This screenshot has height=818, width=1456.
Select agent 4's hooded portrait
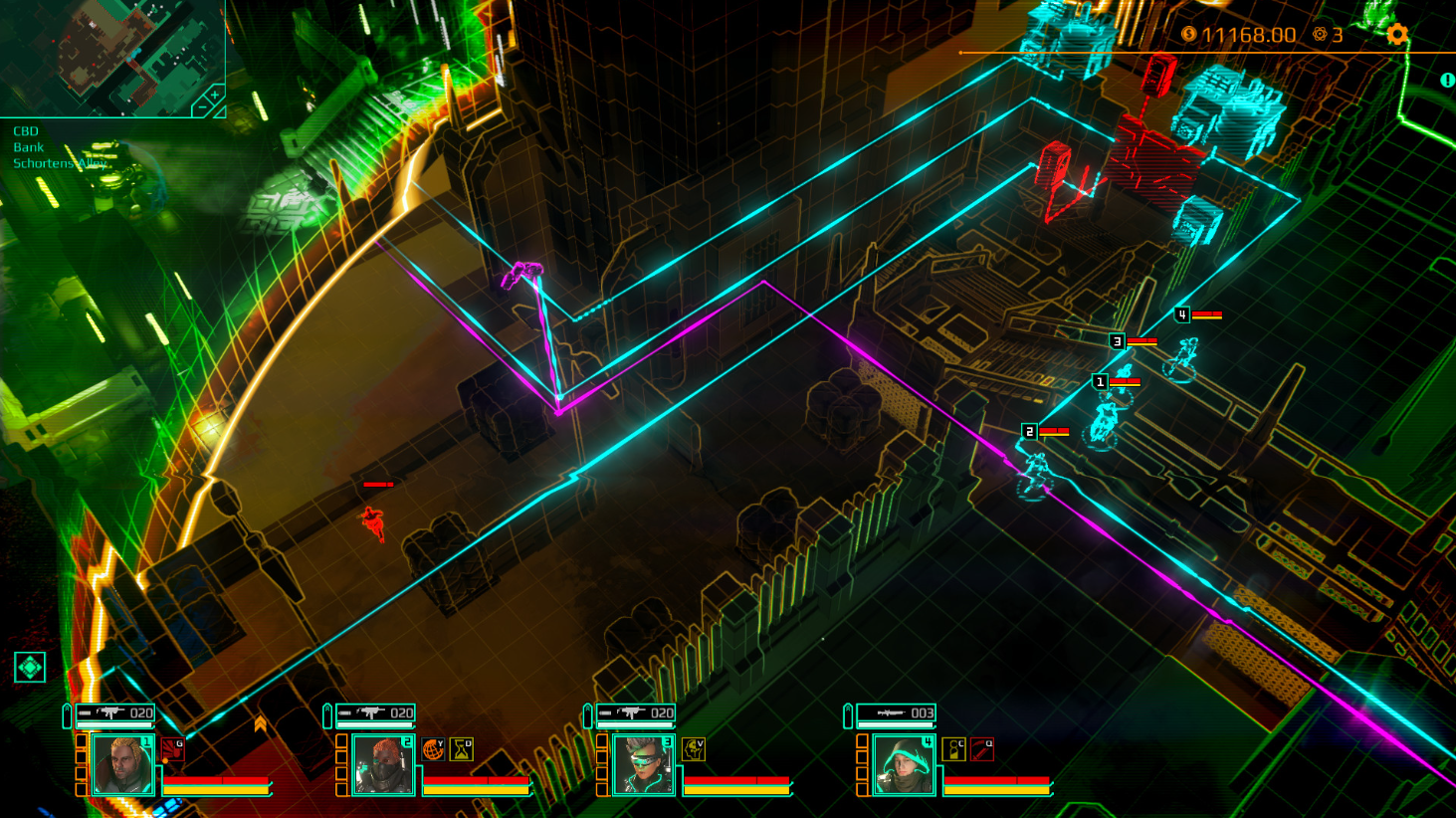903,765
